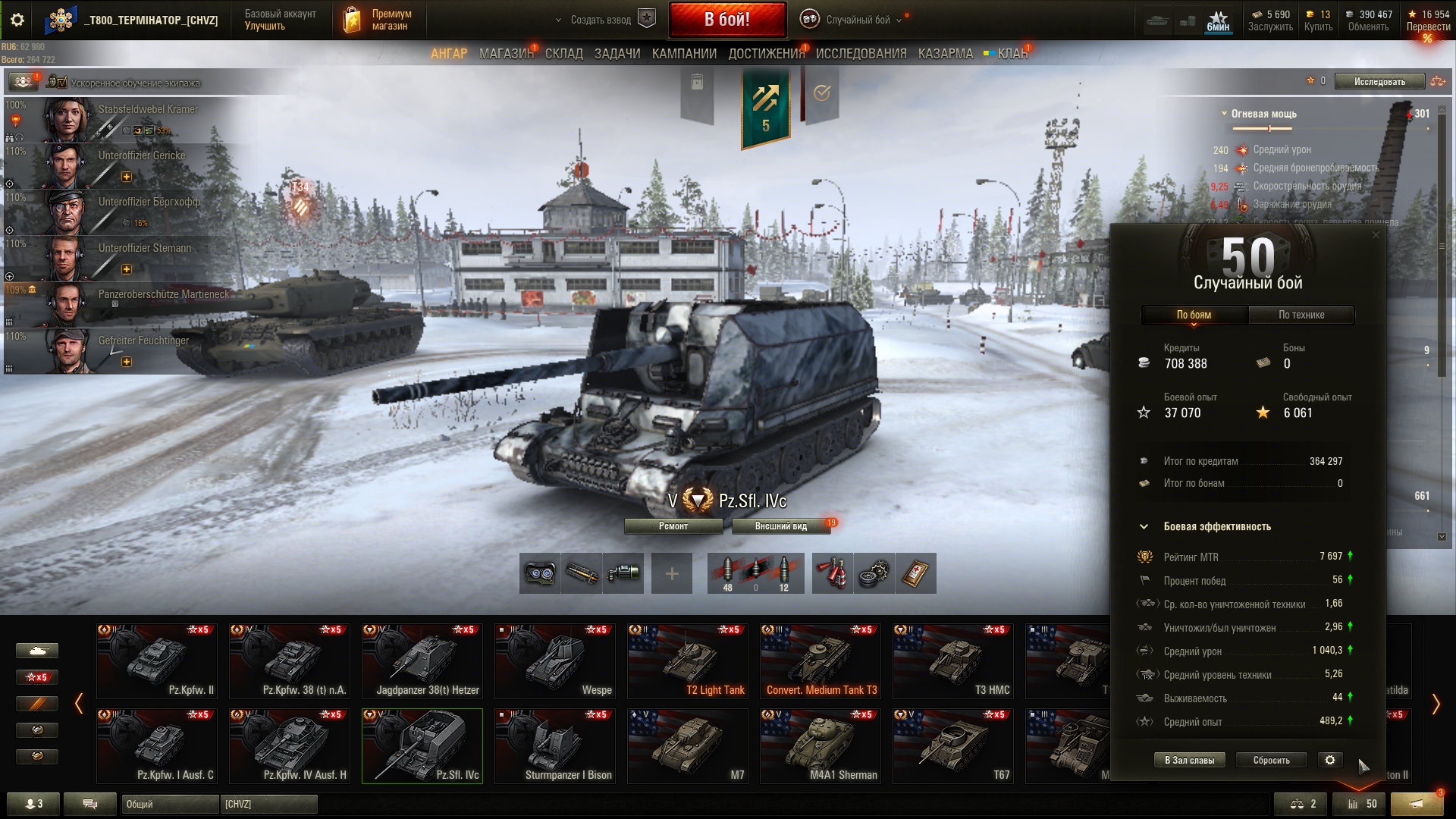1456x819 pixels.
Task: Choose the M4A1 Sherman in the carousel
Action: 821,745
